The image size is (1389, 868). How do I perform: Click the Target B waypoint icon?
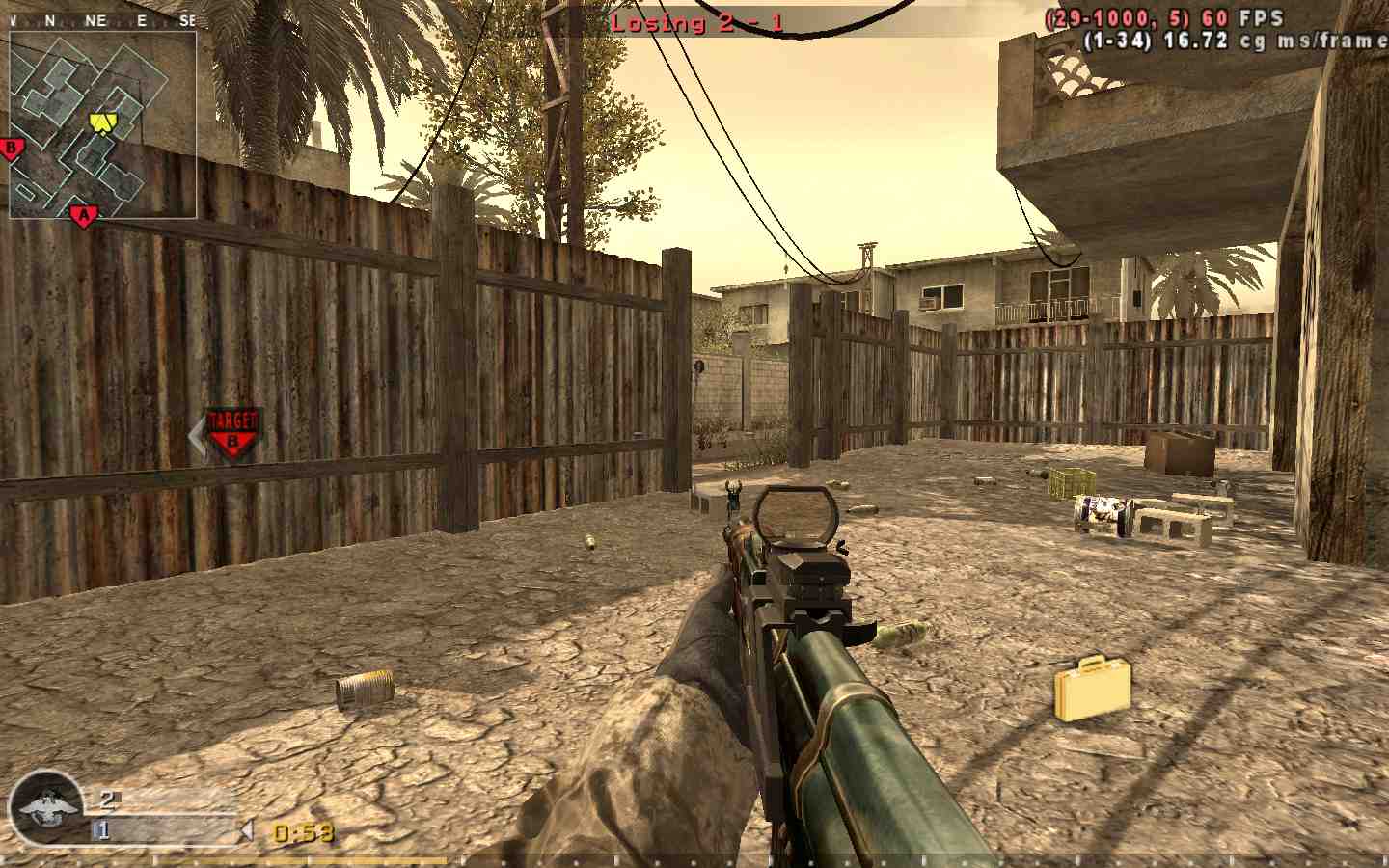[231, 432]
